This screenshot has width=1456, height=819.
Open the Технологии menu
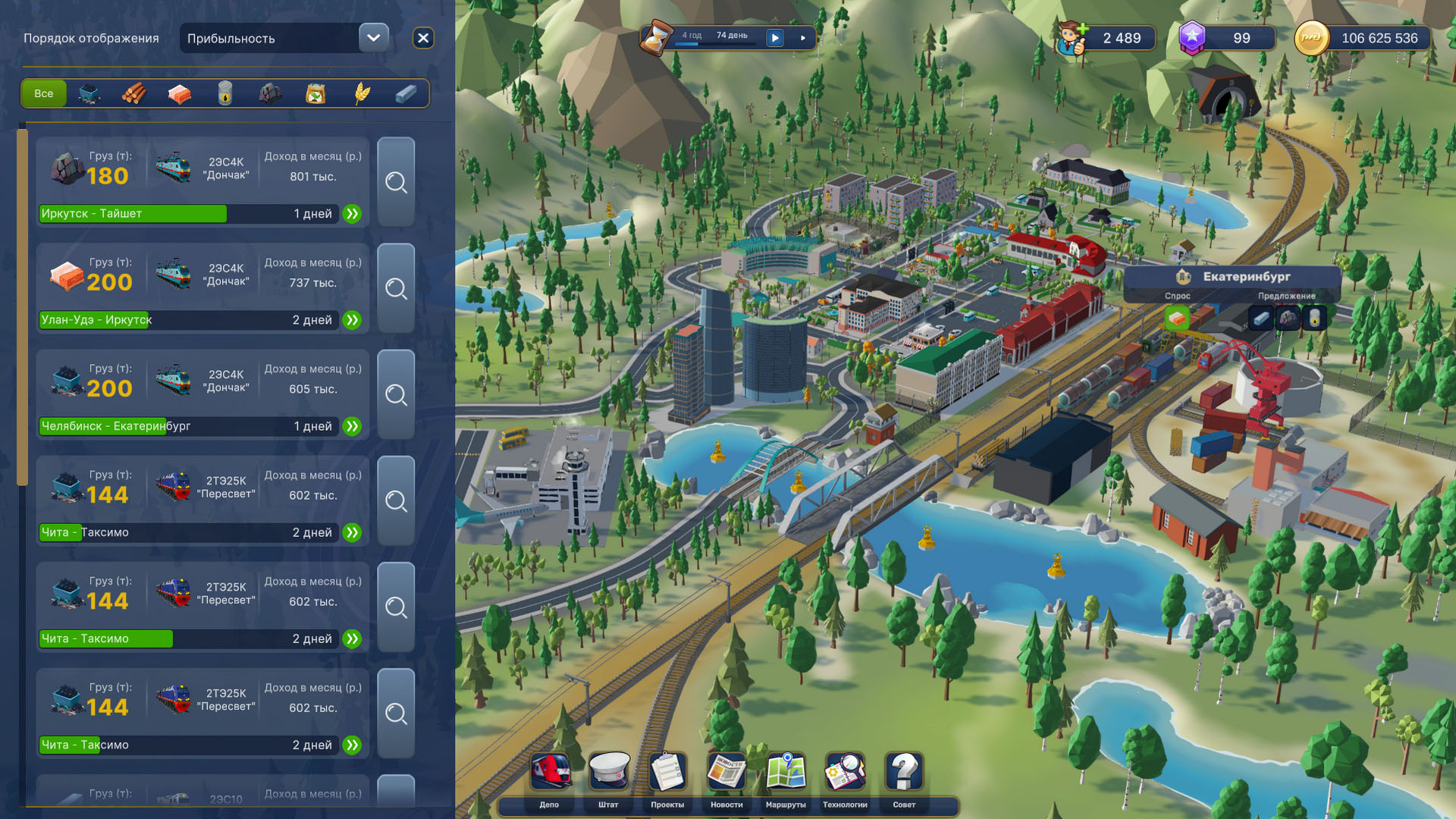(845, 777)
